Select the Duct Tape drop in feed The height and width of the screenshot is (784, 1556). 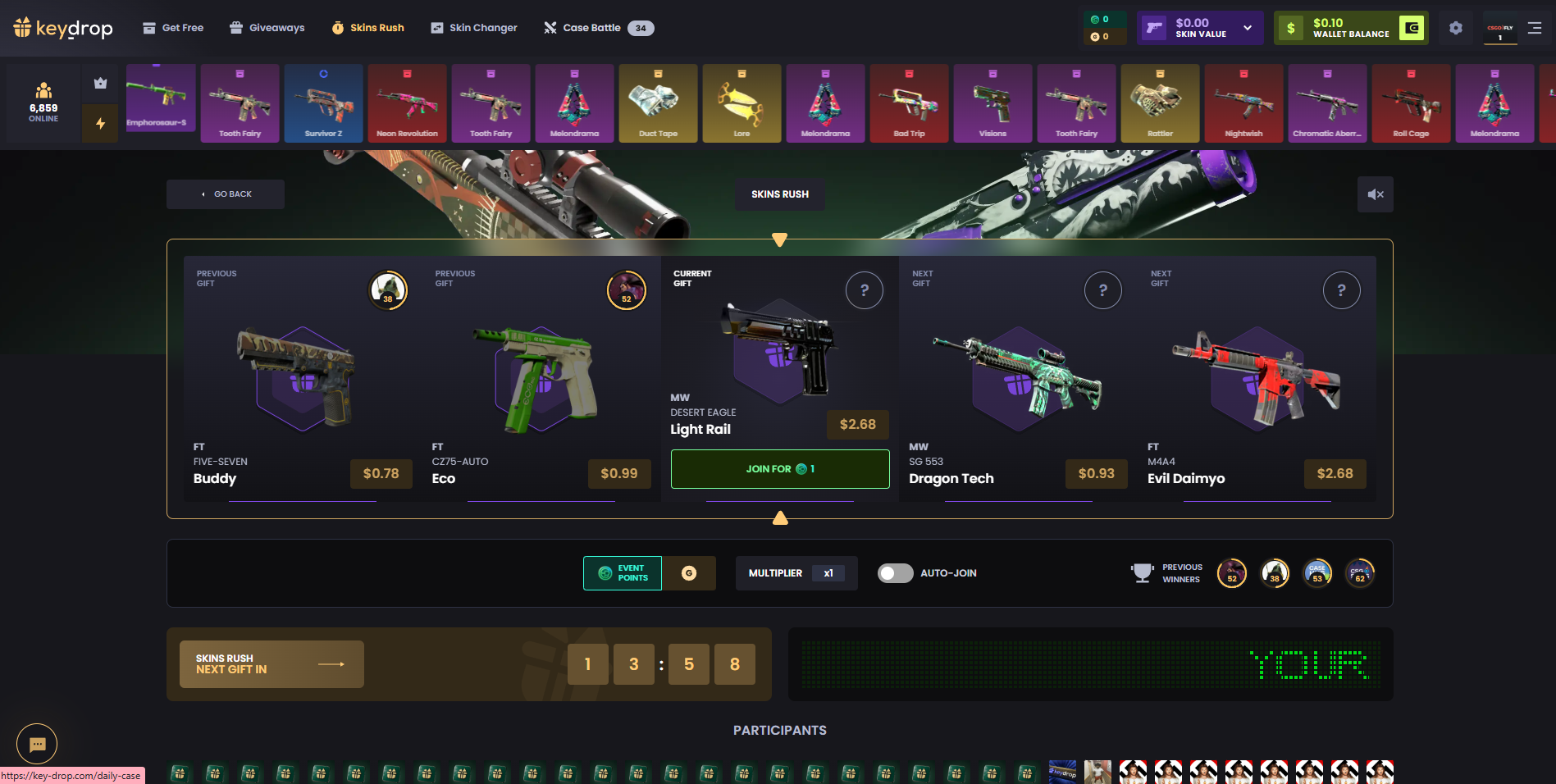click(658, 104)
